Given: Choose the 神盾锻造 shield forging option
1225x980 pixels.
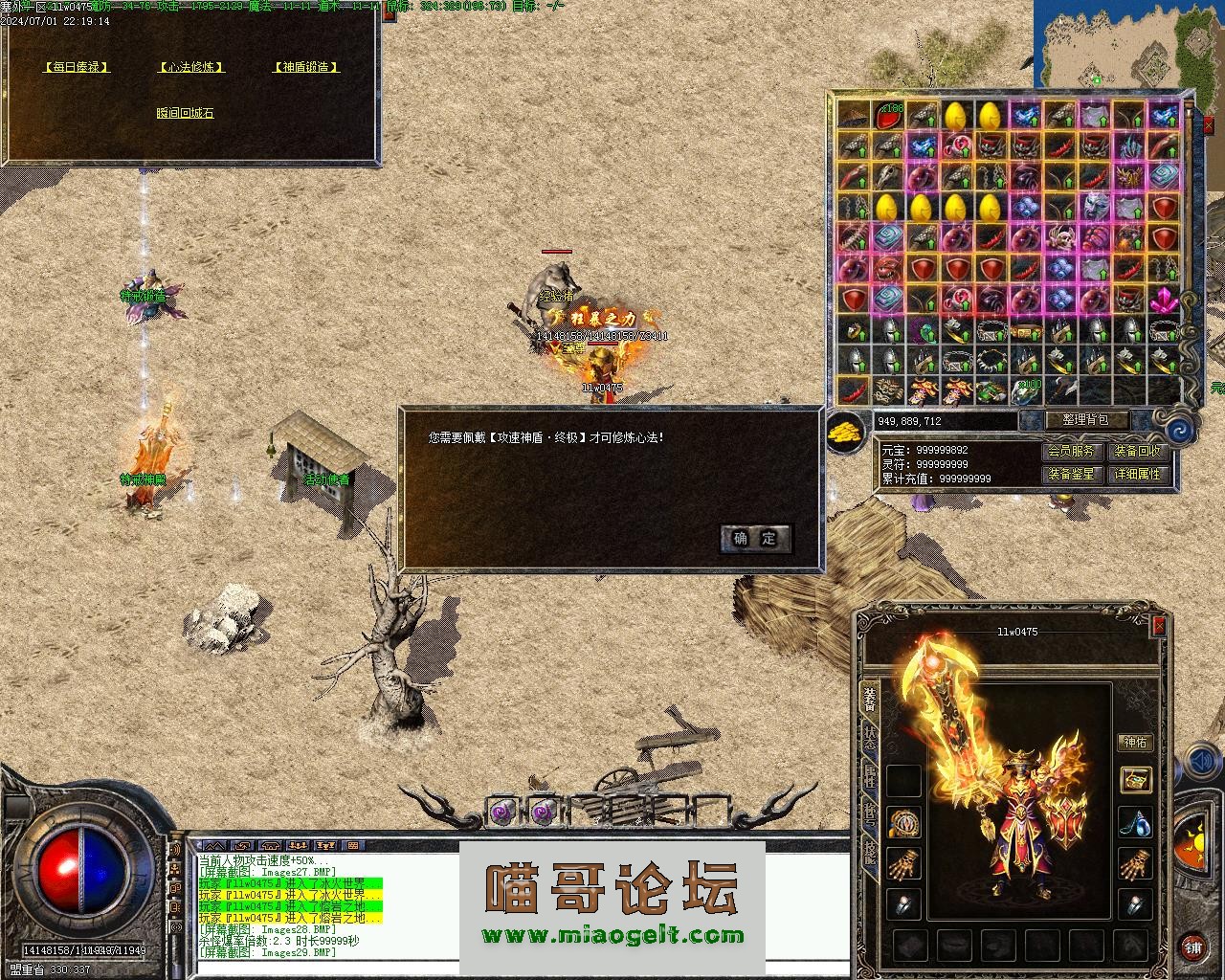Looking at the screenshot, I should 306,67.
